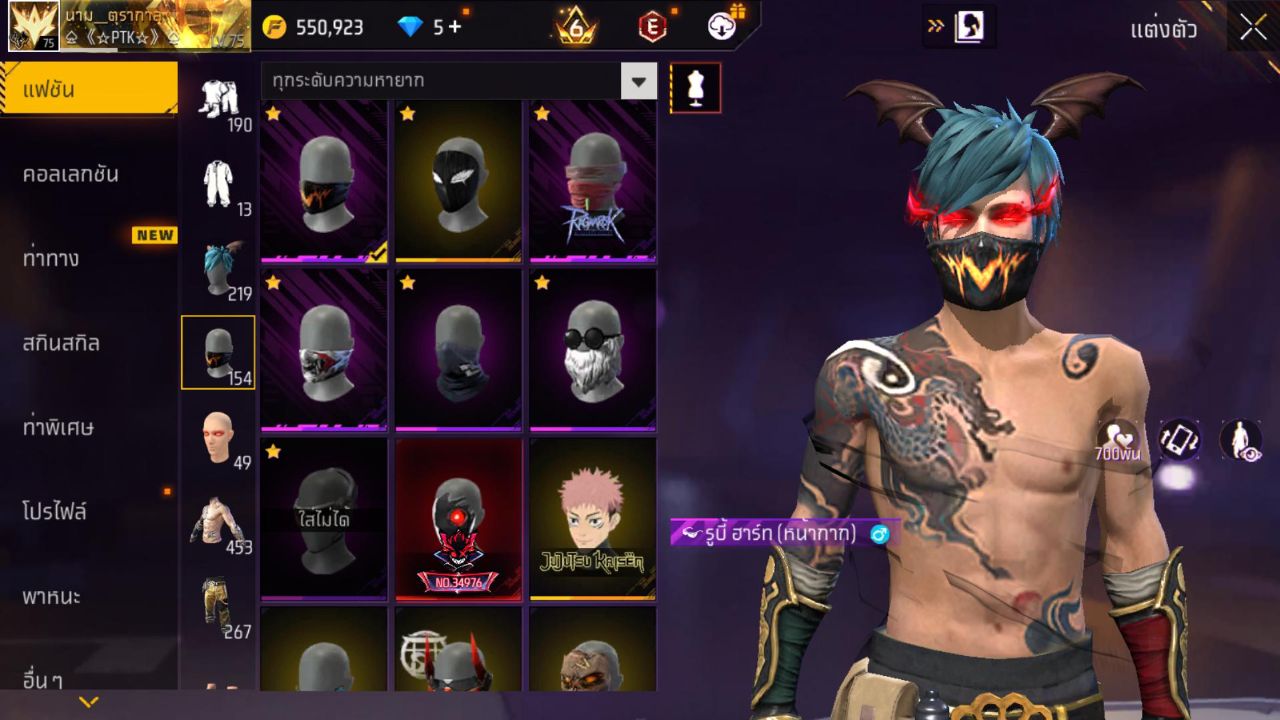
Task: Select the Jujutsu Kaisen pink-haired head item
Action: click(x=592, y=518)
